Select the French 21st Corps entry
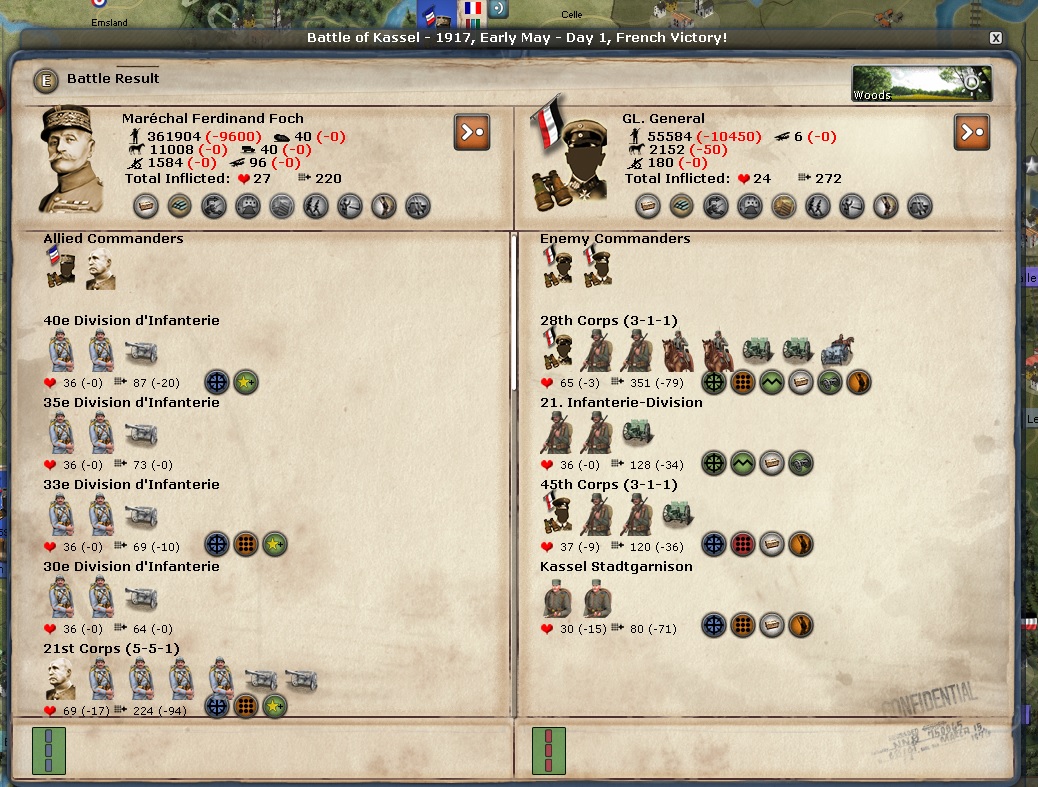The height and width of the screenshot is (787, 1038). (111, 649)
